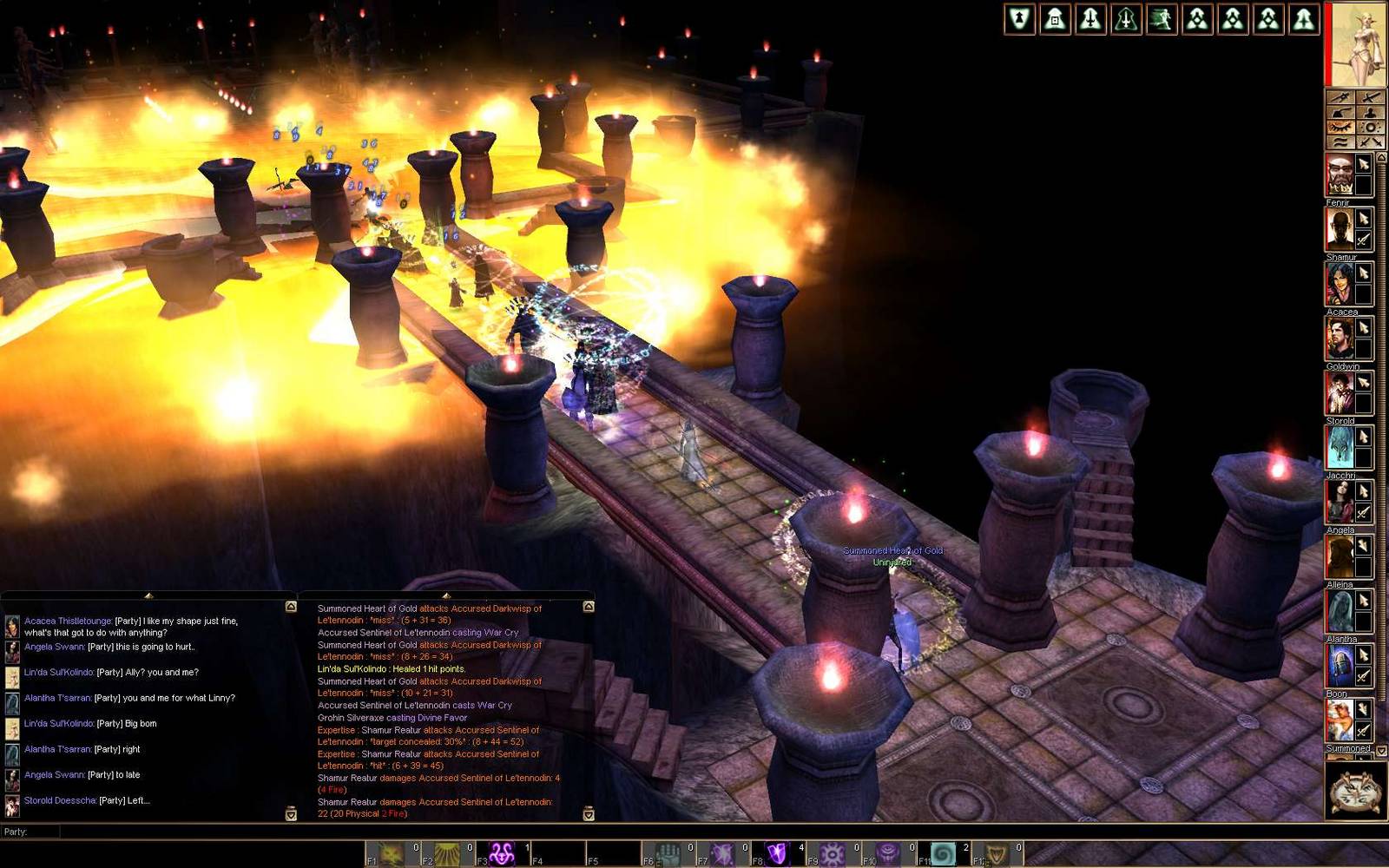
Task: Click Storold's wolf portrait
Action: point(1341,447)
